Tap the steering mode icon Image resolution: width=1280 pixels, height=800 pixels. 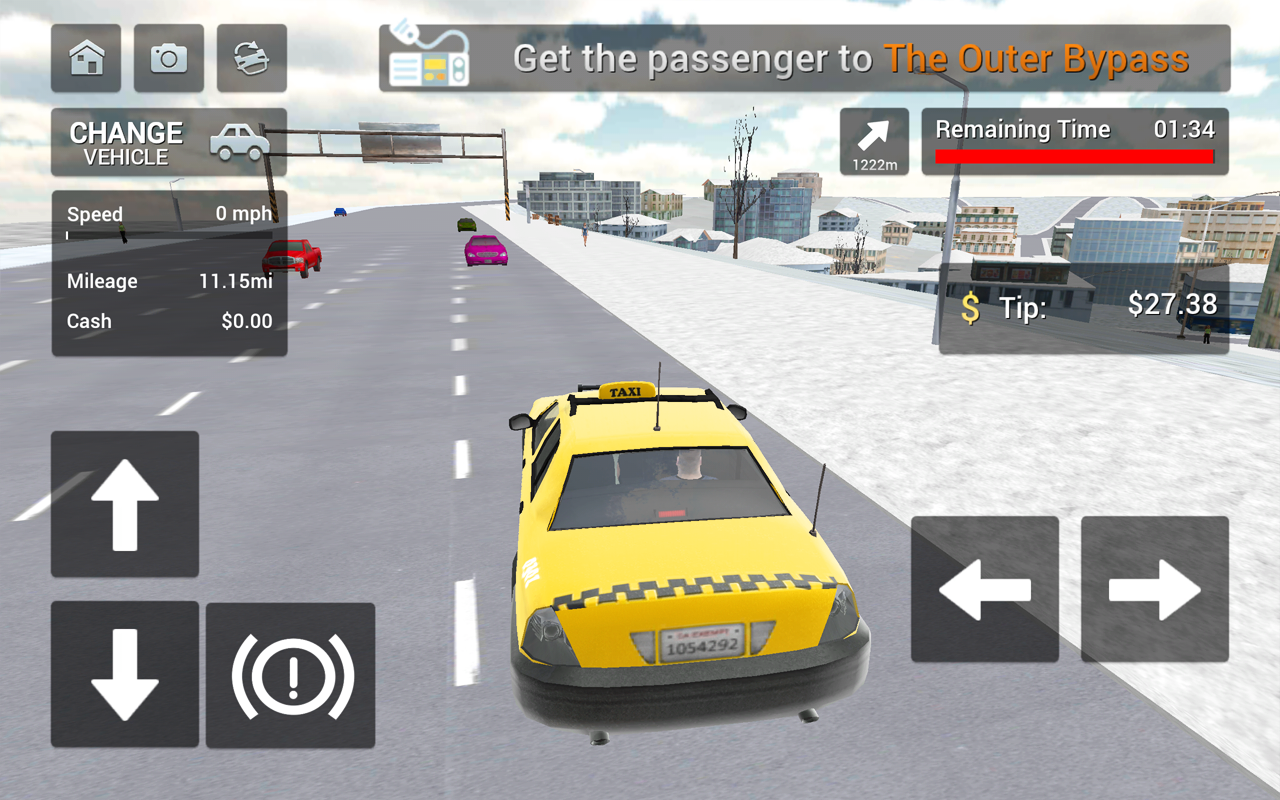[x=251, y=59]
